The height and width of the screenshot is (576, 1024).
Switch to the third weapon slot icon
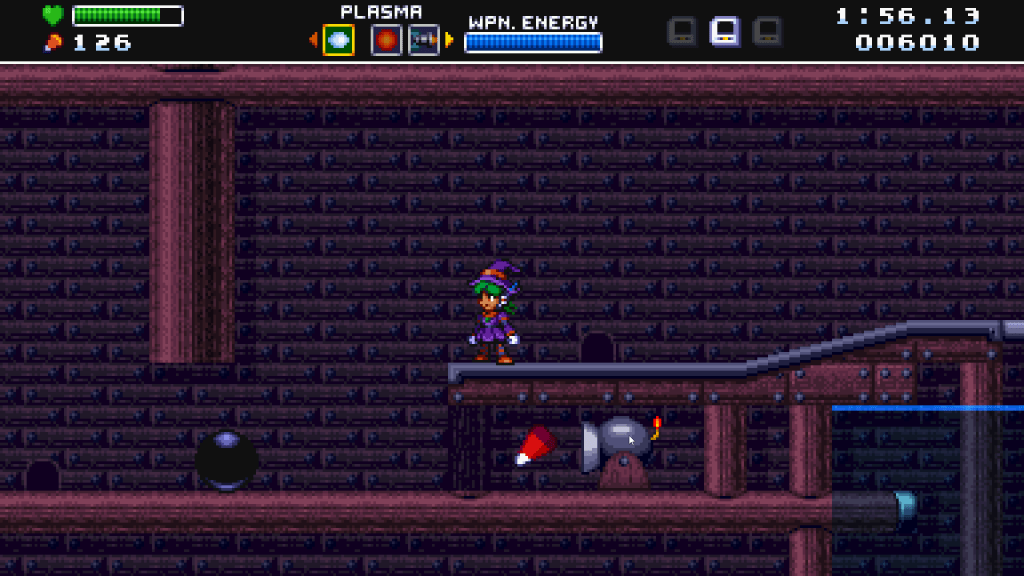tap(424, 40)
